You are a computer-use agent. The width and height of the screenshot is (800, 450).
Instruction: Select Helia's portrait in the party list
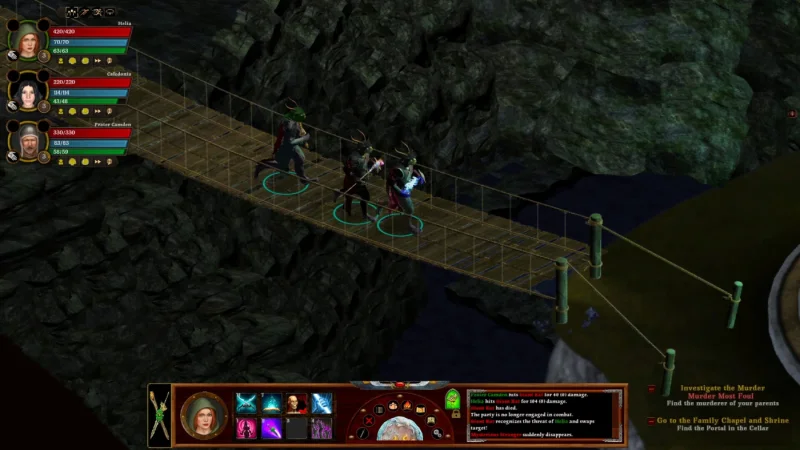click(x=24, y=39)
